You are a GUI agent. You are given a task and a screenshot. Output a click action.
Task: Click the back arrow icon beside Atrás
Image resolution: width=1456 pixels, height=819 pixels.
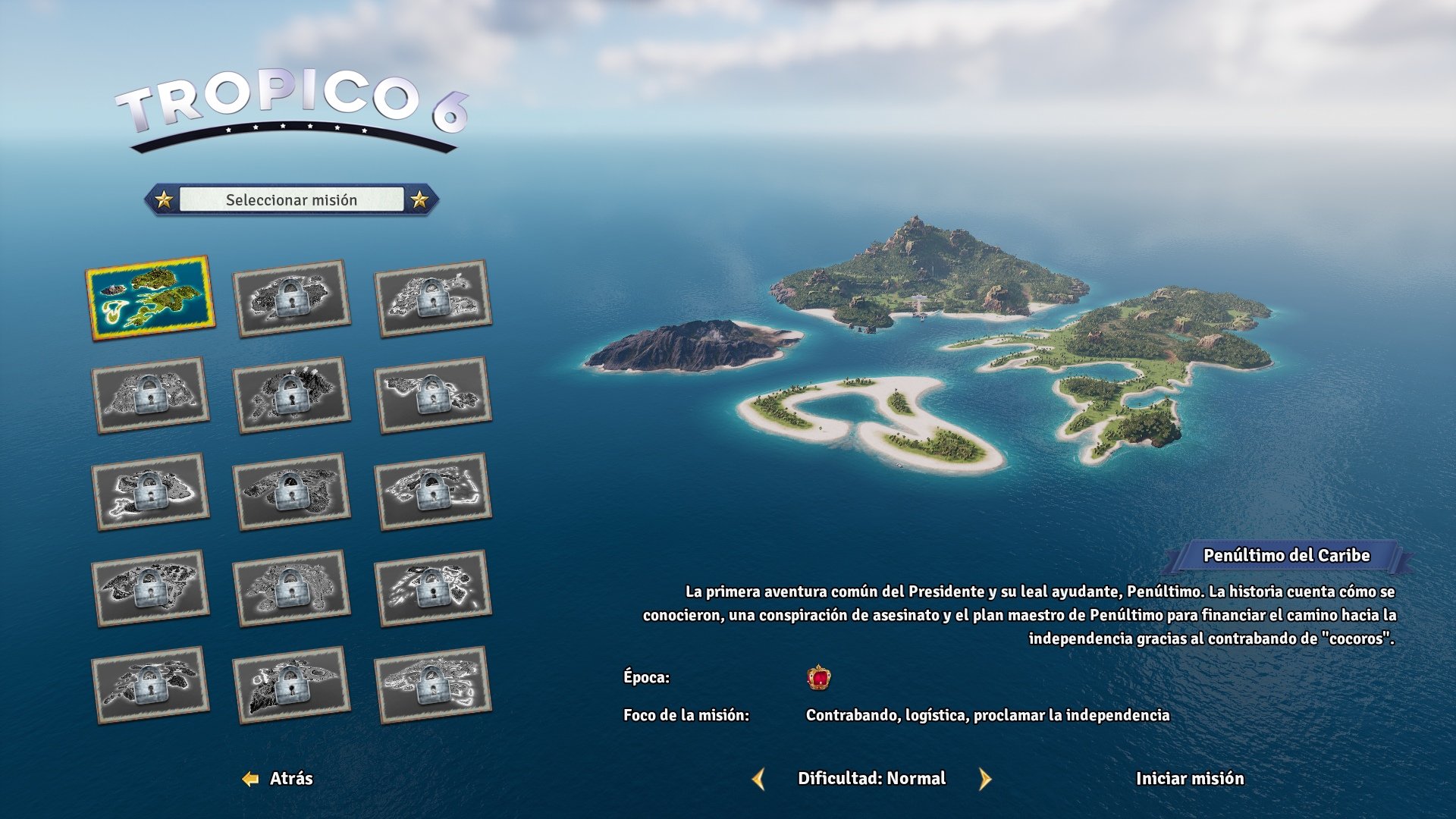(250, 778)
